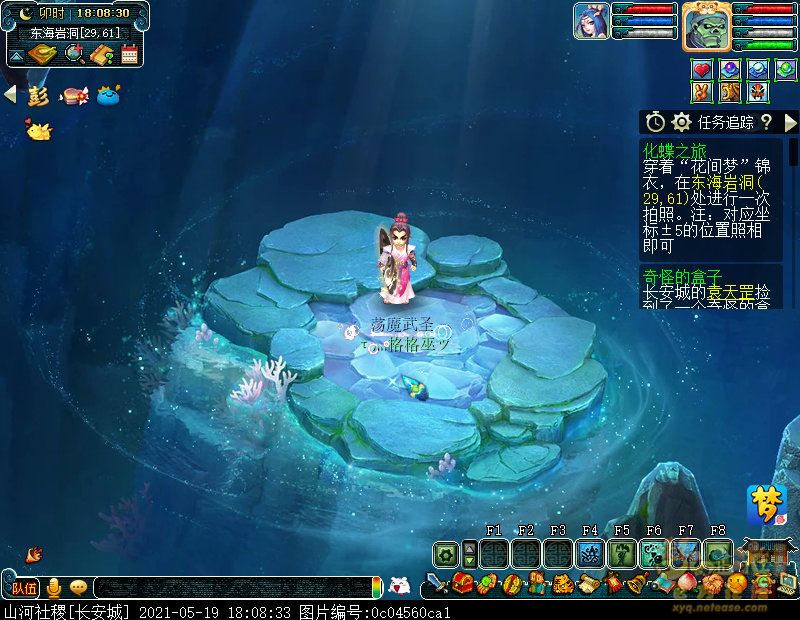Collapse the top-left location panel arrow

coord(15,54)
